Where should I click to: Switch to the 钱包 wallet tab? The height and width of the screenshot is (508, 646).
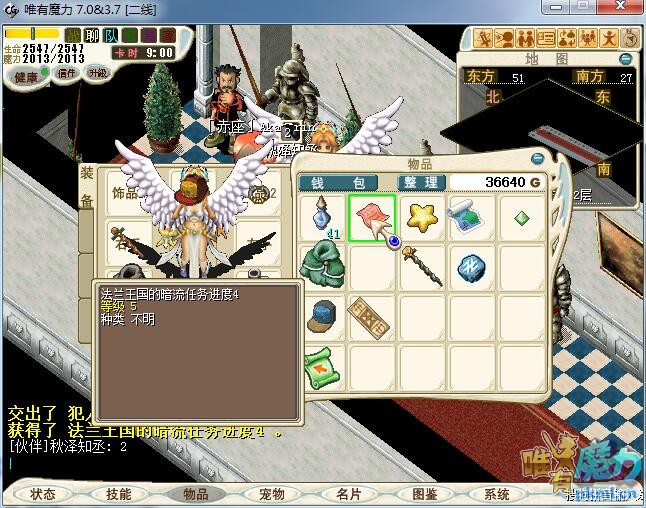click(x=339, y=183)
